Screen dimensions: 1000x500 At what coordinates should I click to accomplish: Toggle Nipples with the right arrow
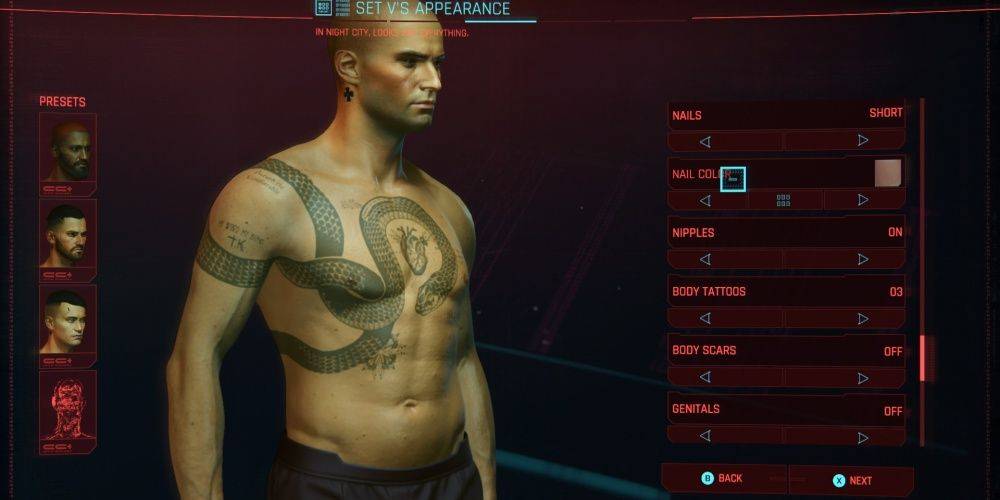click(863, 259)
